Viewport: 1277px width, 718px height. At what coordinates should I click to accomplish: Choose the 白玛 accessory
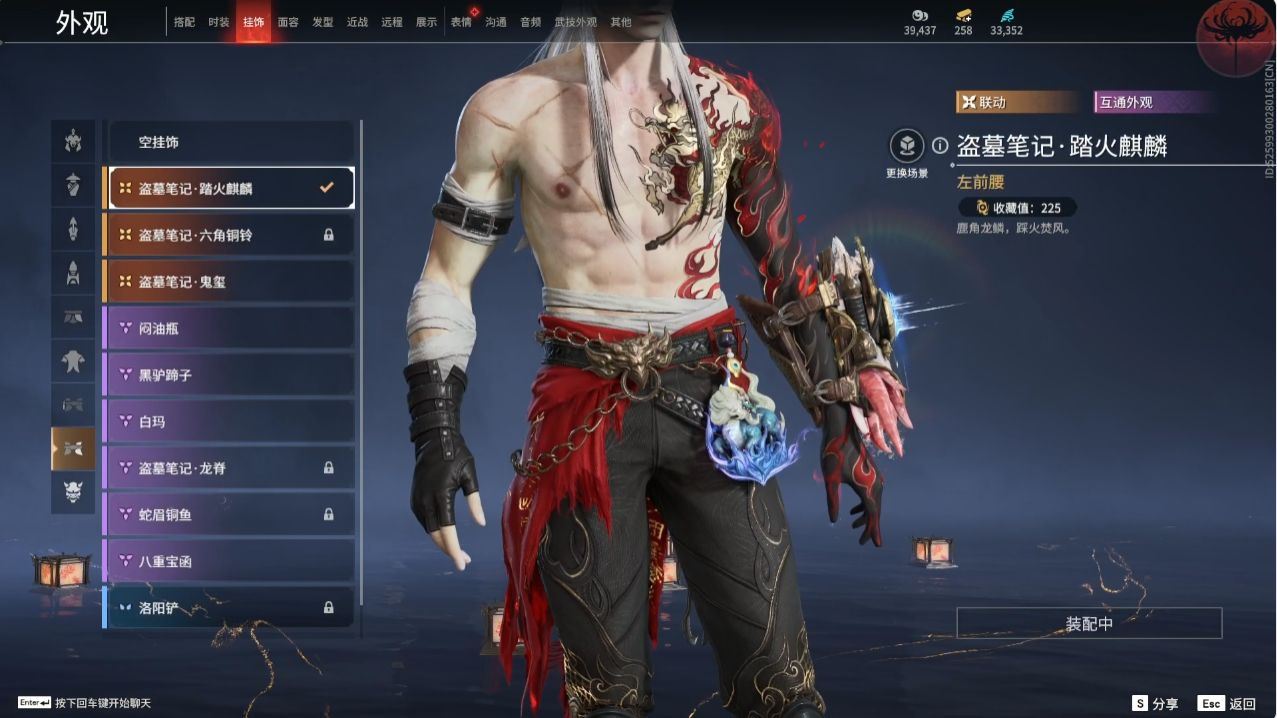230,421
